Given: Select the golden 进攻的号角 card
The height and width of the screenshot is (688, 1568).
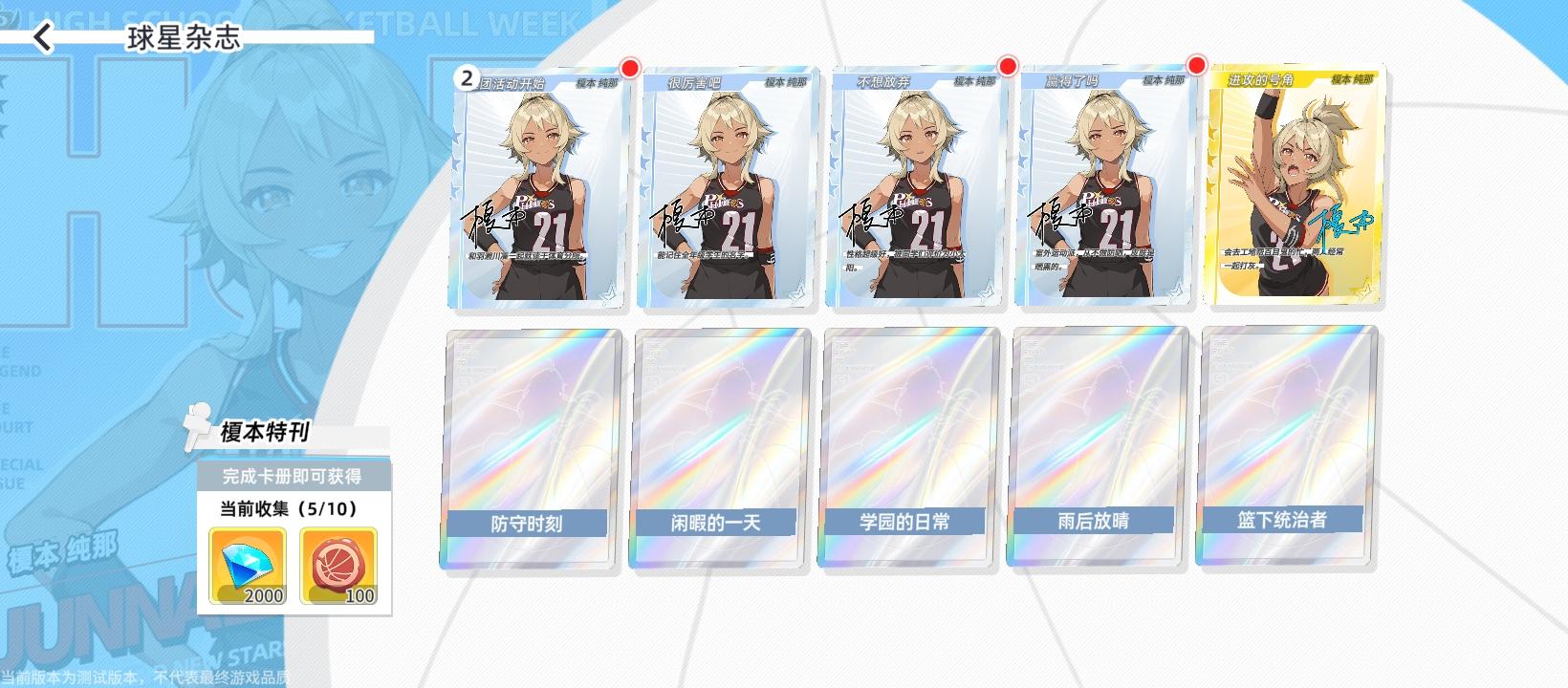Looking at the screenshot, I should click(1296, 186).
